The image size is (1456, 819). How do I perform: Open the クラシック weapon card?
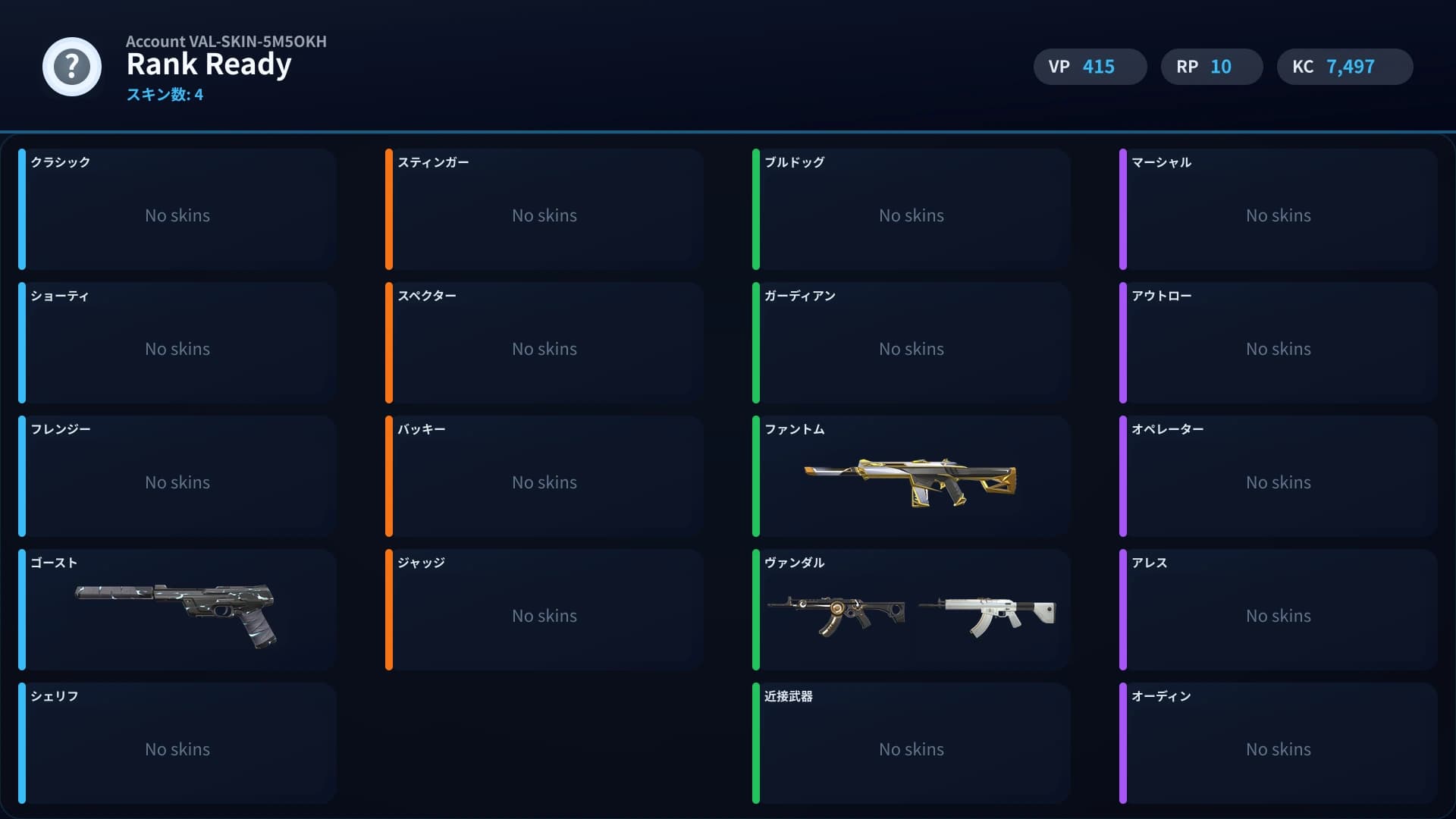click(177, 210)
